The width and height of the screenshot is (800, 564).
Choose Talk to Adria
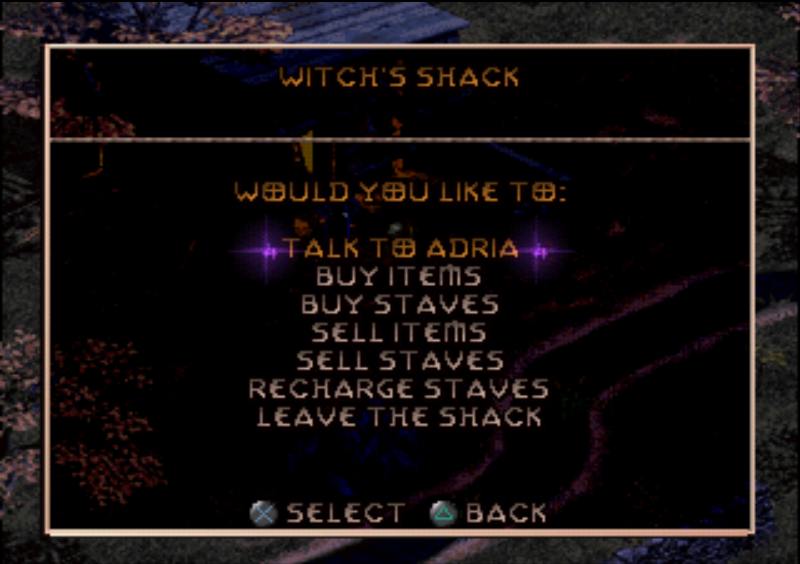400,249
